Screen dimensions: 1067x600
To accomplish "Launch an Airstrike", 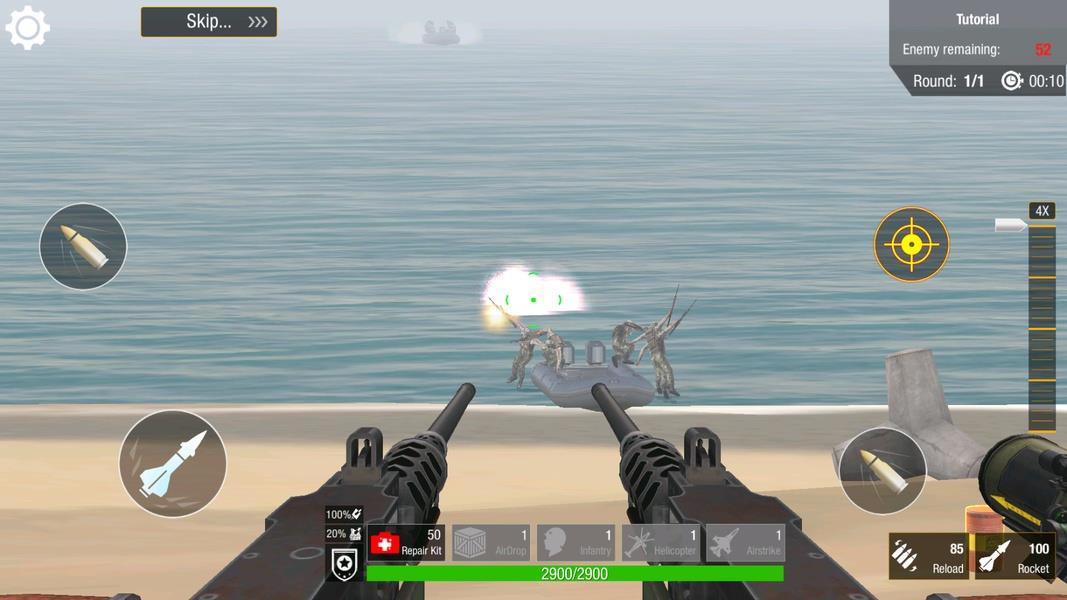I will point(746,543).
